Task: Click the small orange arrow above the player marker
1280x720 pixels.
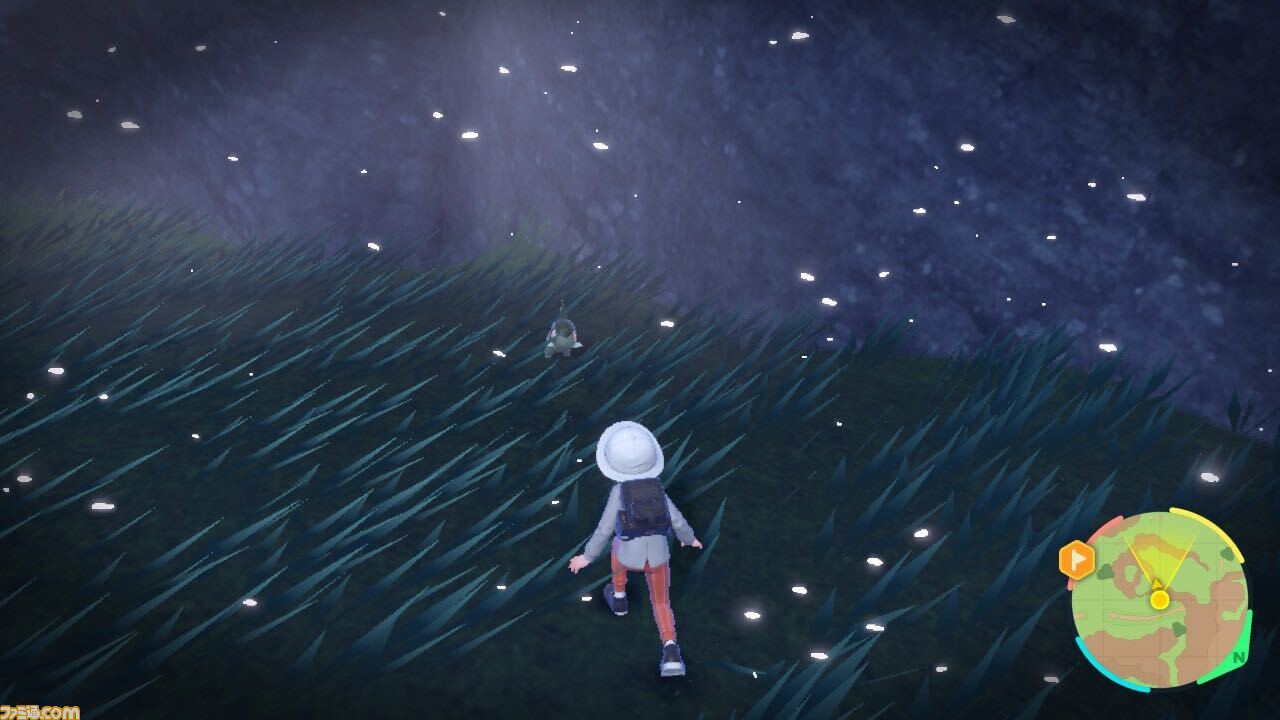Action: (x=1157, y=584)
